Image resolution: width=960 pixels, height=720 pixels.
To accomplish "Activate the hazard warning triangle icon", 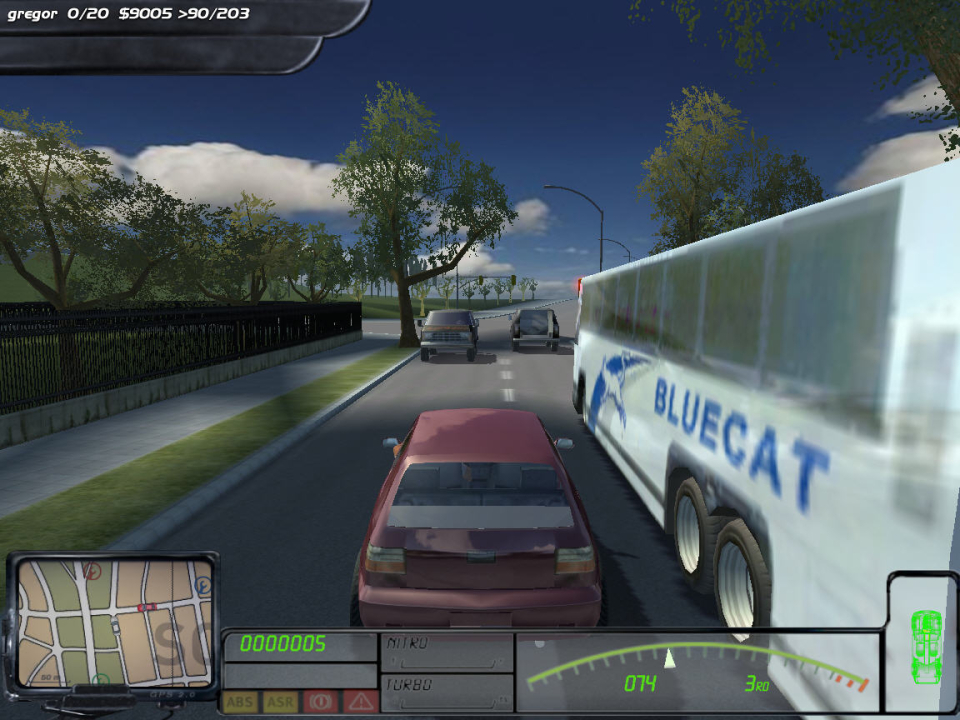I will 358,702.
